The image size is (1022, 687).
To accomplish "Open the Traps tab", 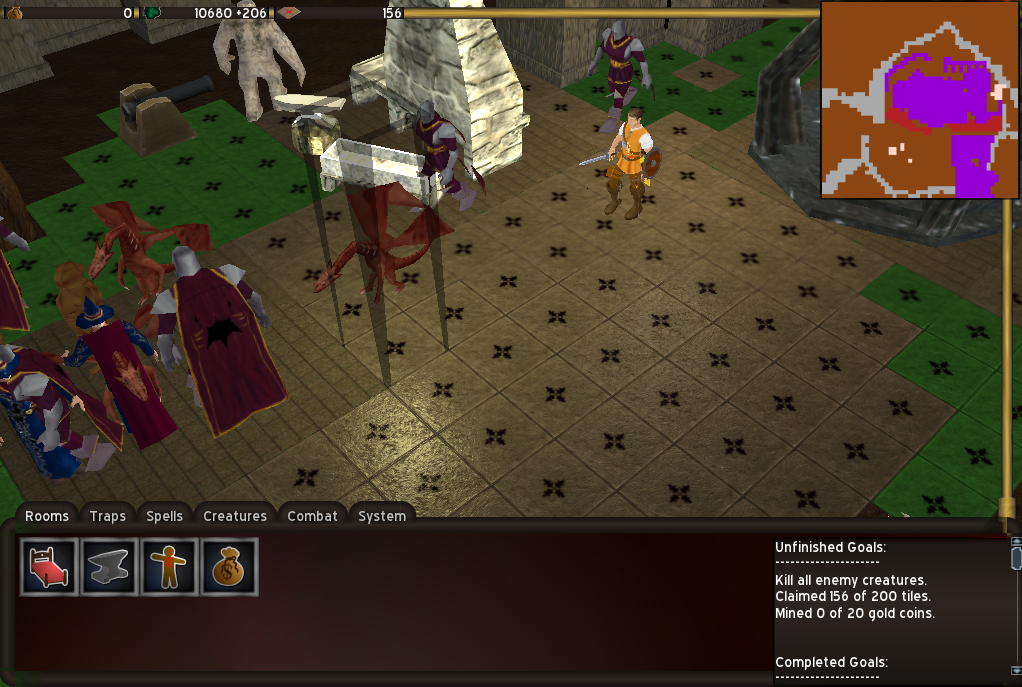I will (x=107, y=516).
